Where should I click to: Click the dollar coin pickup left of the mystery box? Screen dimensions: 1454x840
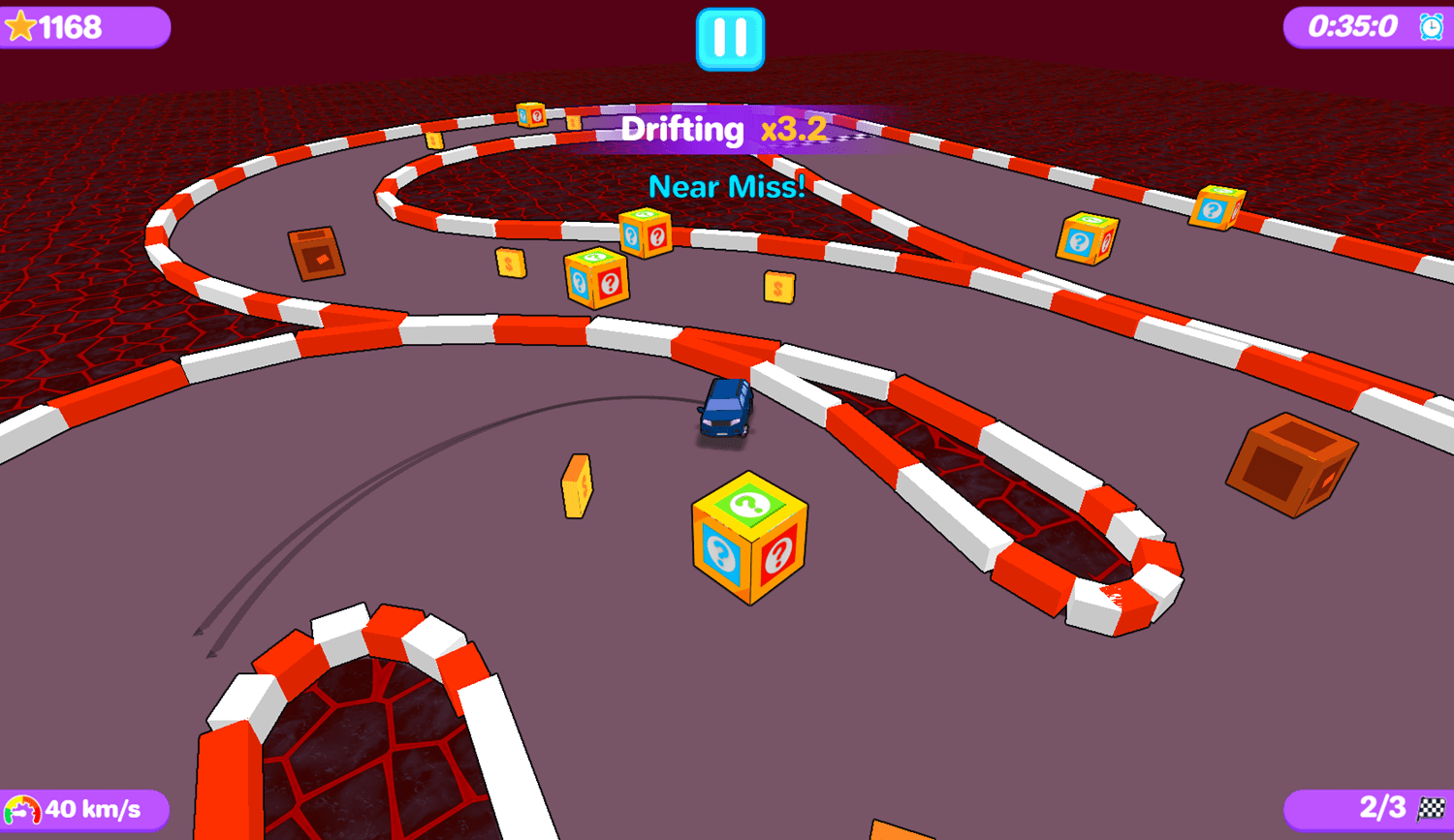tap(576, 484)
